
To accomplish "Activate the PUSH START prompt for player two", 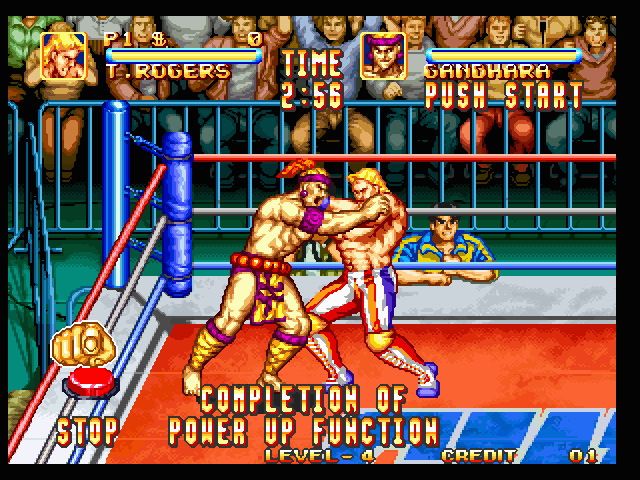I will (503, 96).
